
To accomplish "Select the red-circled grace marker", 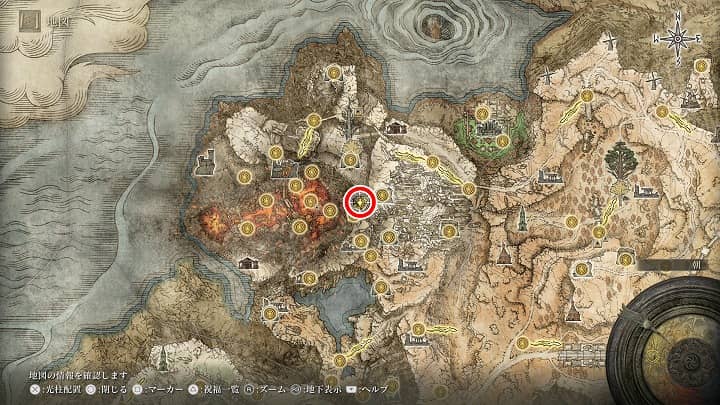I will (360, 202).
